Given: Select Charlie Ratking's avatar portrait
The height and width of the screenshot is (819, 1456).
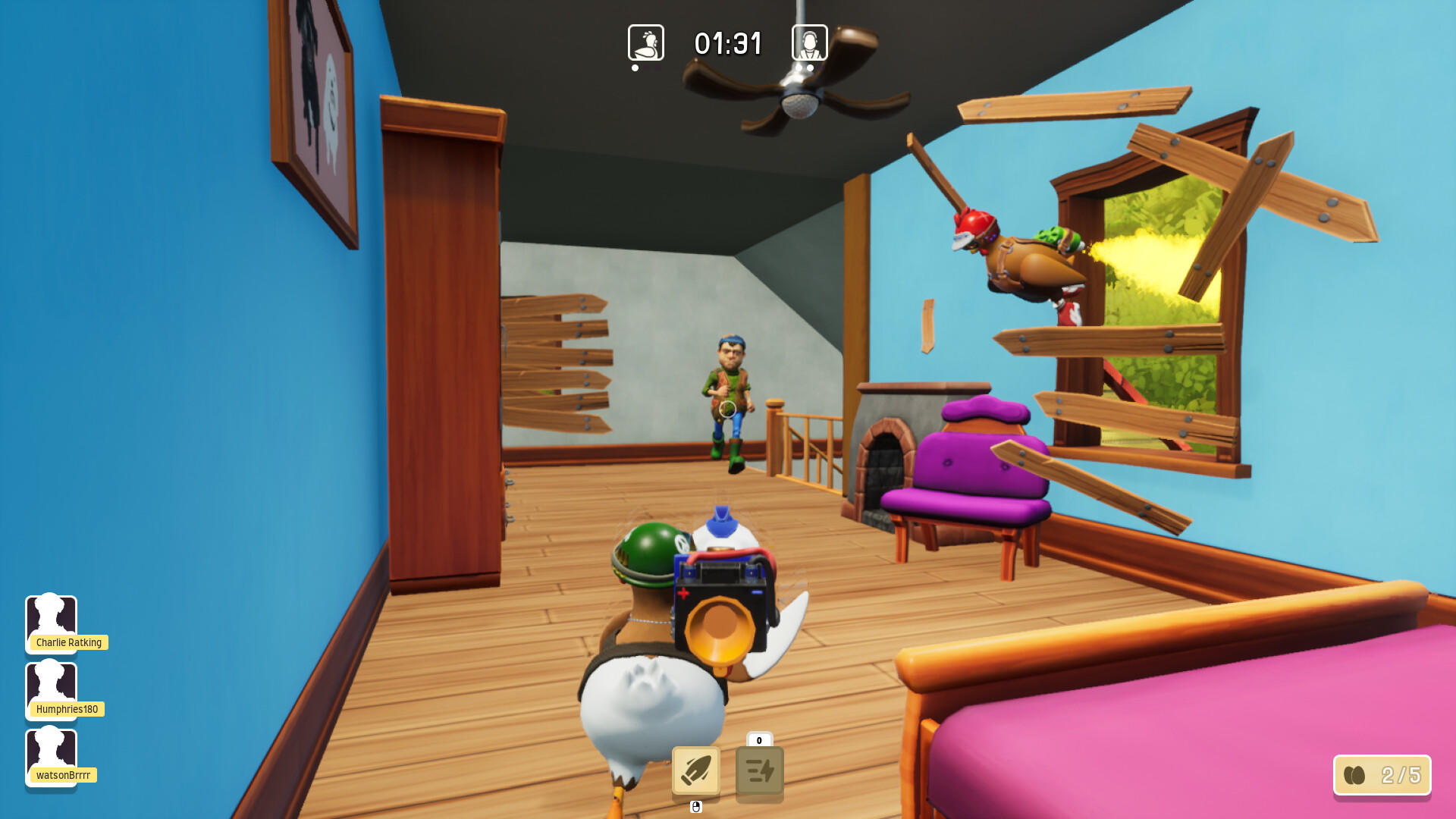Looking at the screenshot, I should click(52, 620).
